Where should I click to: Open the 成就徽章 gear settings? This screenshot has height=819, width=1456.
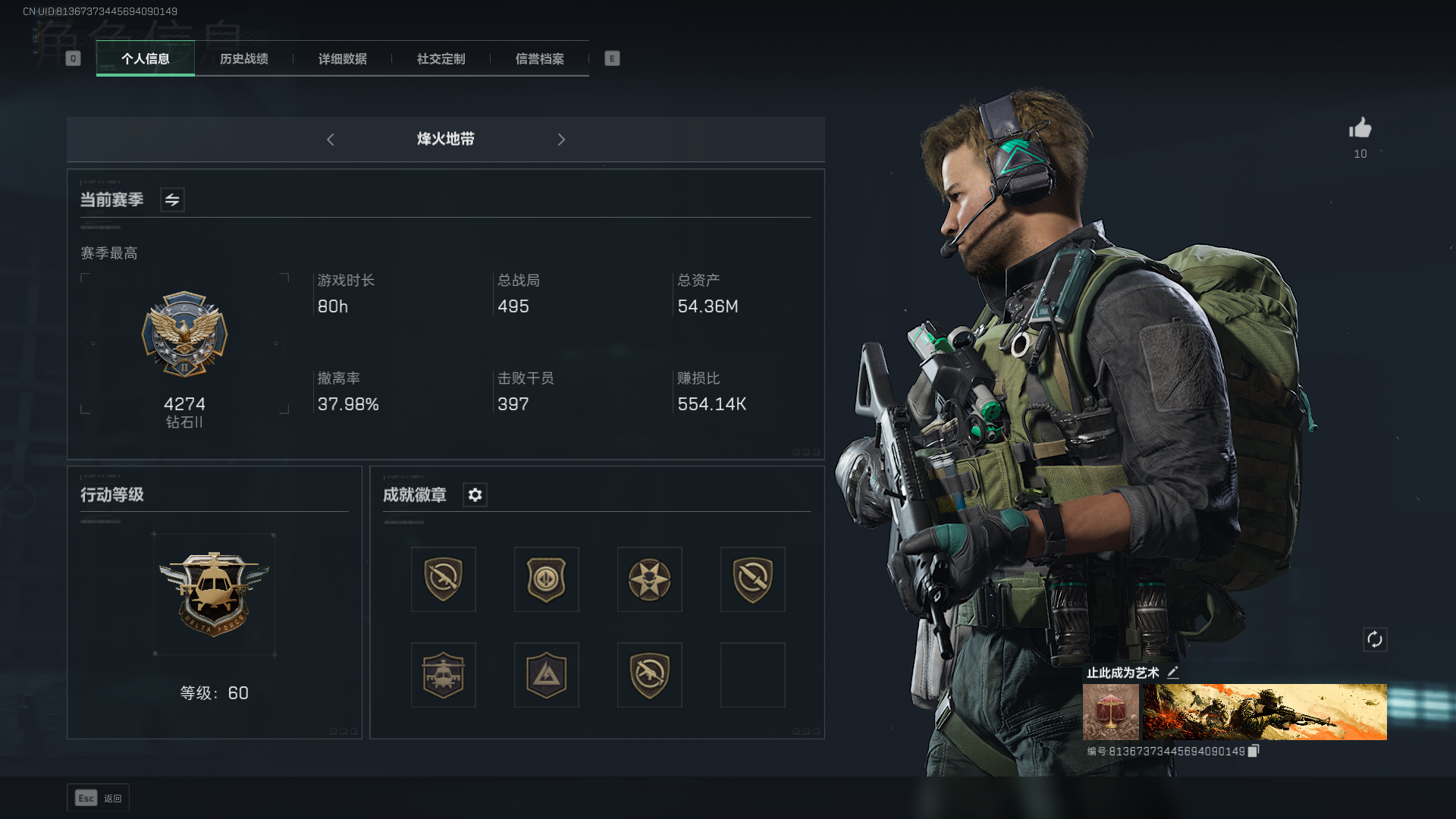pyautogui.click(x=475, y=495)
